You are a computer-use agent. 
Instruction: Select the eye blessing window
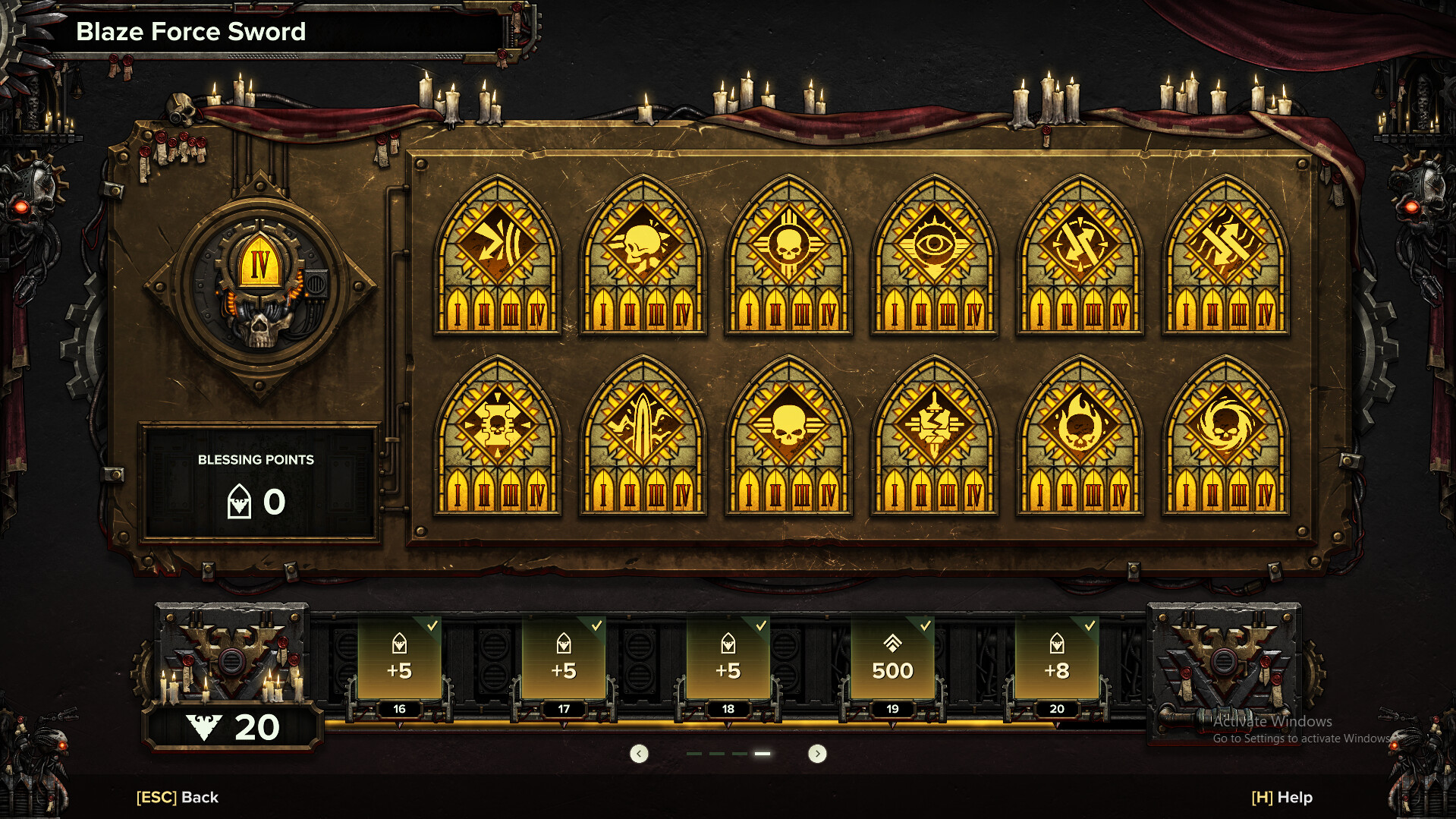934,254
